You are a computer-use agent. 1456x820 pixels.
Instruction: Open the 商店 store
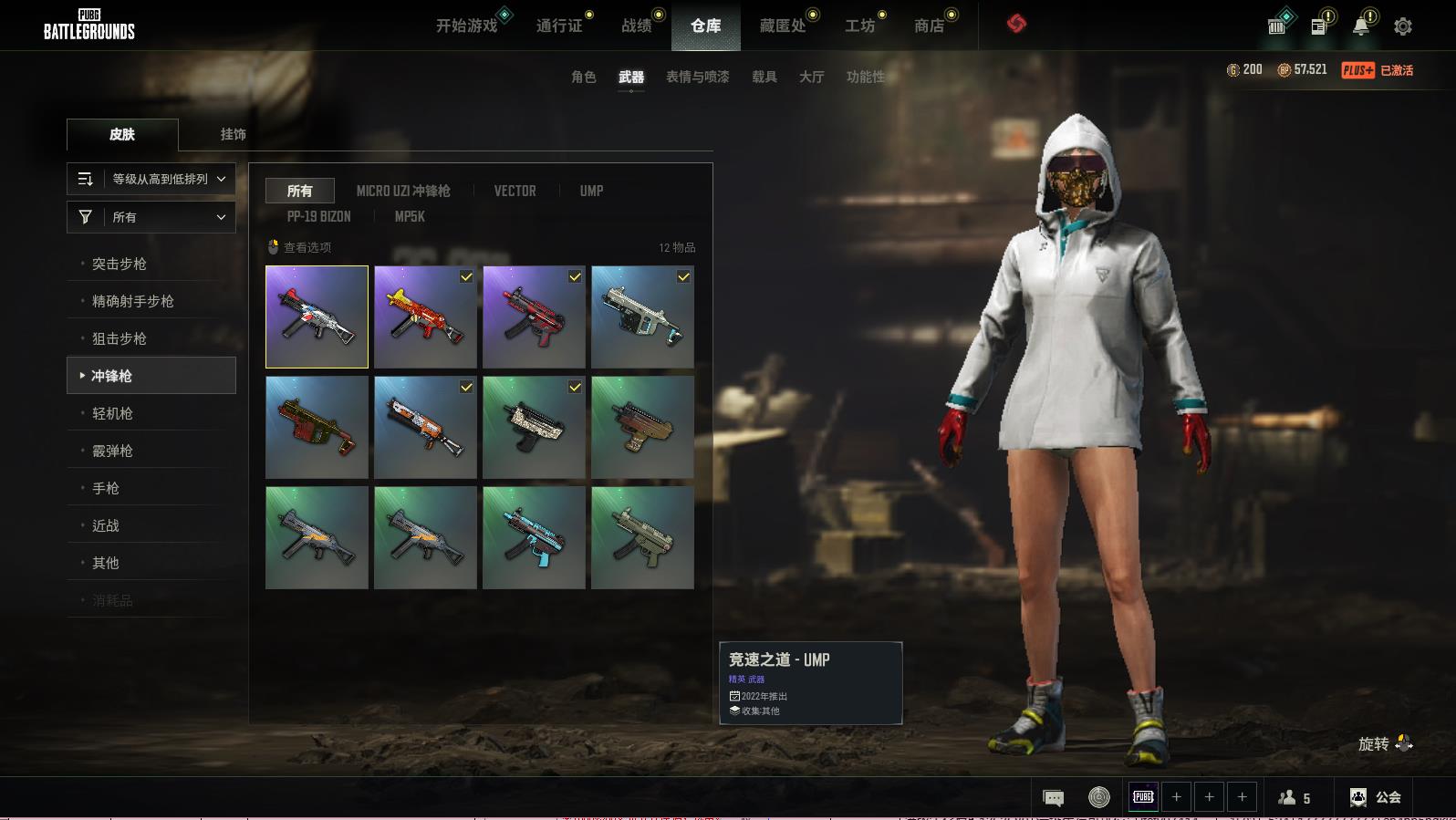pos(929,26)
